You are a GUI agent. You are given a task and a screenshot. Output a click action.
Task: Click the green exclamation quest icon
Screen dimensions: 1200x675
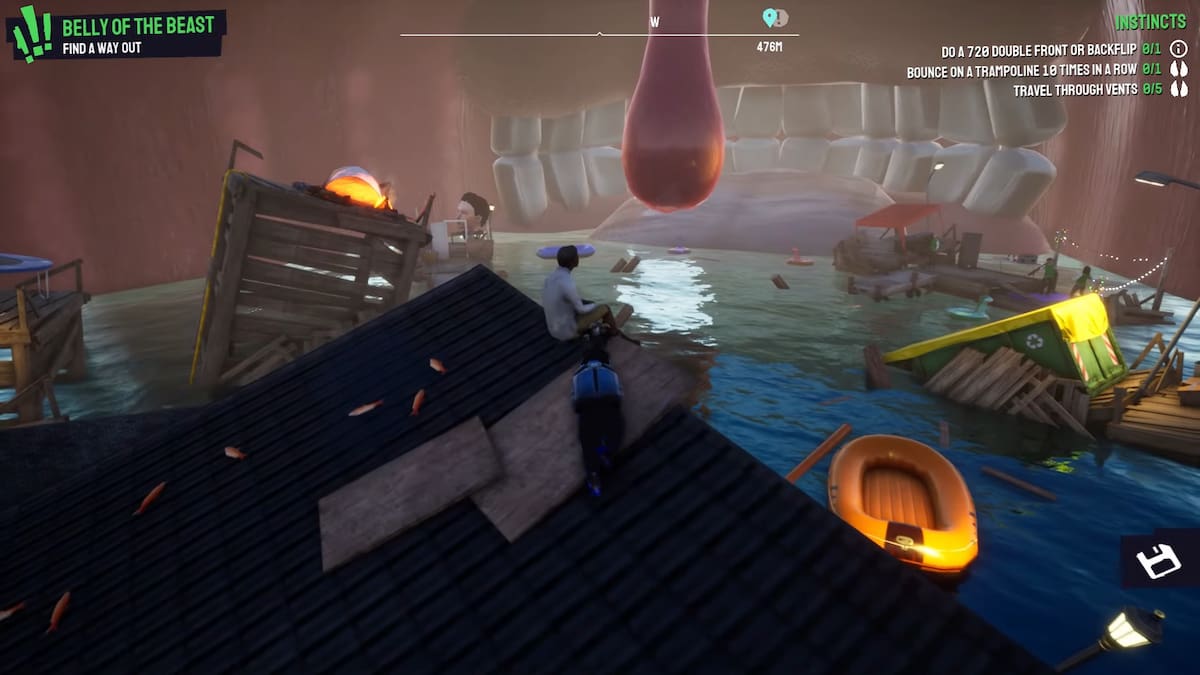32,33
